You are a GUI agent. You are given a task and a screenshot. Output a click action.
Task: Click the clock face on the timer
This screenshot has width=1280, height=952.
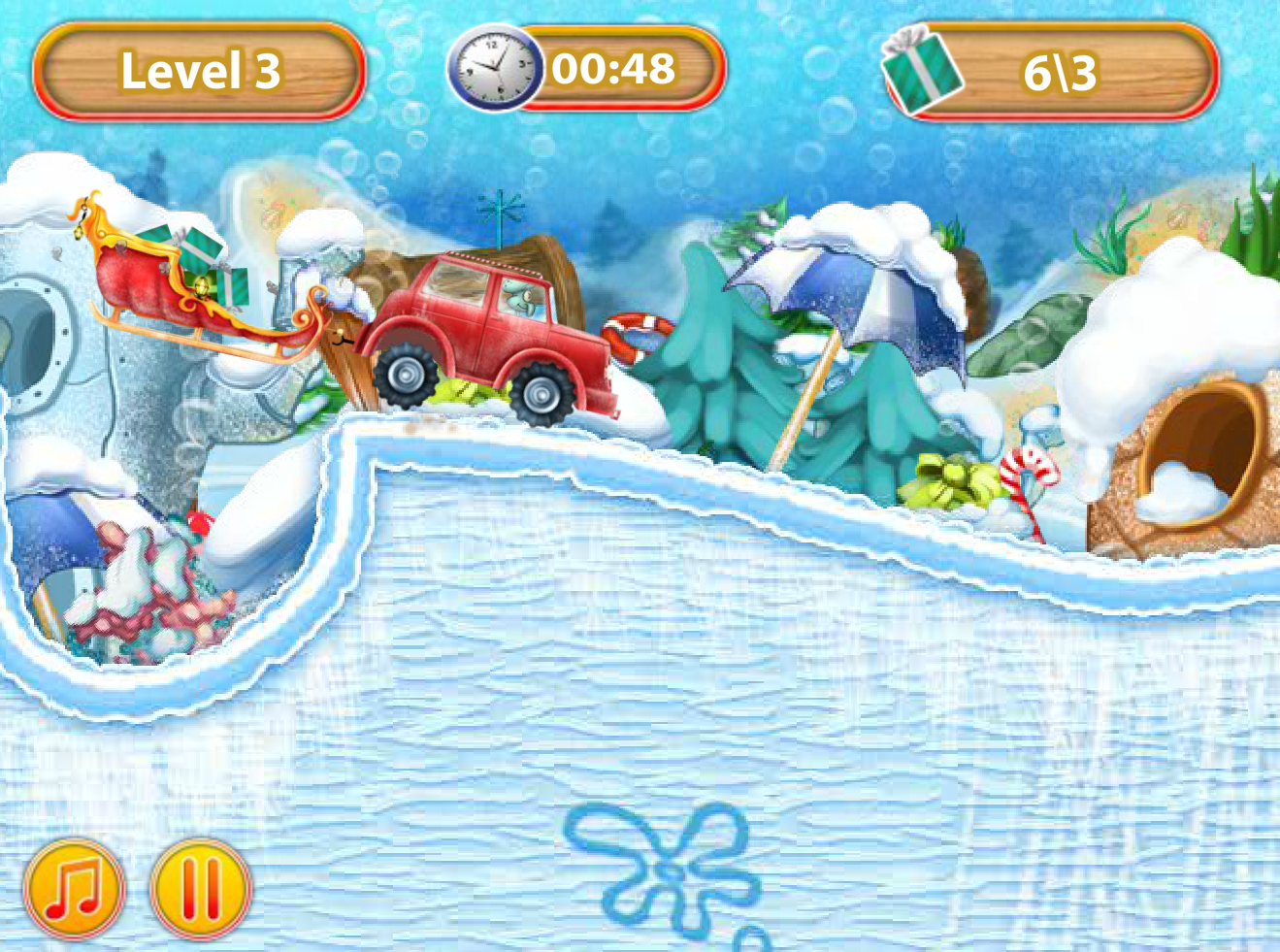(493, 69)
